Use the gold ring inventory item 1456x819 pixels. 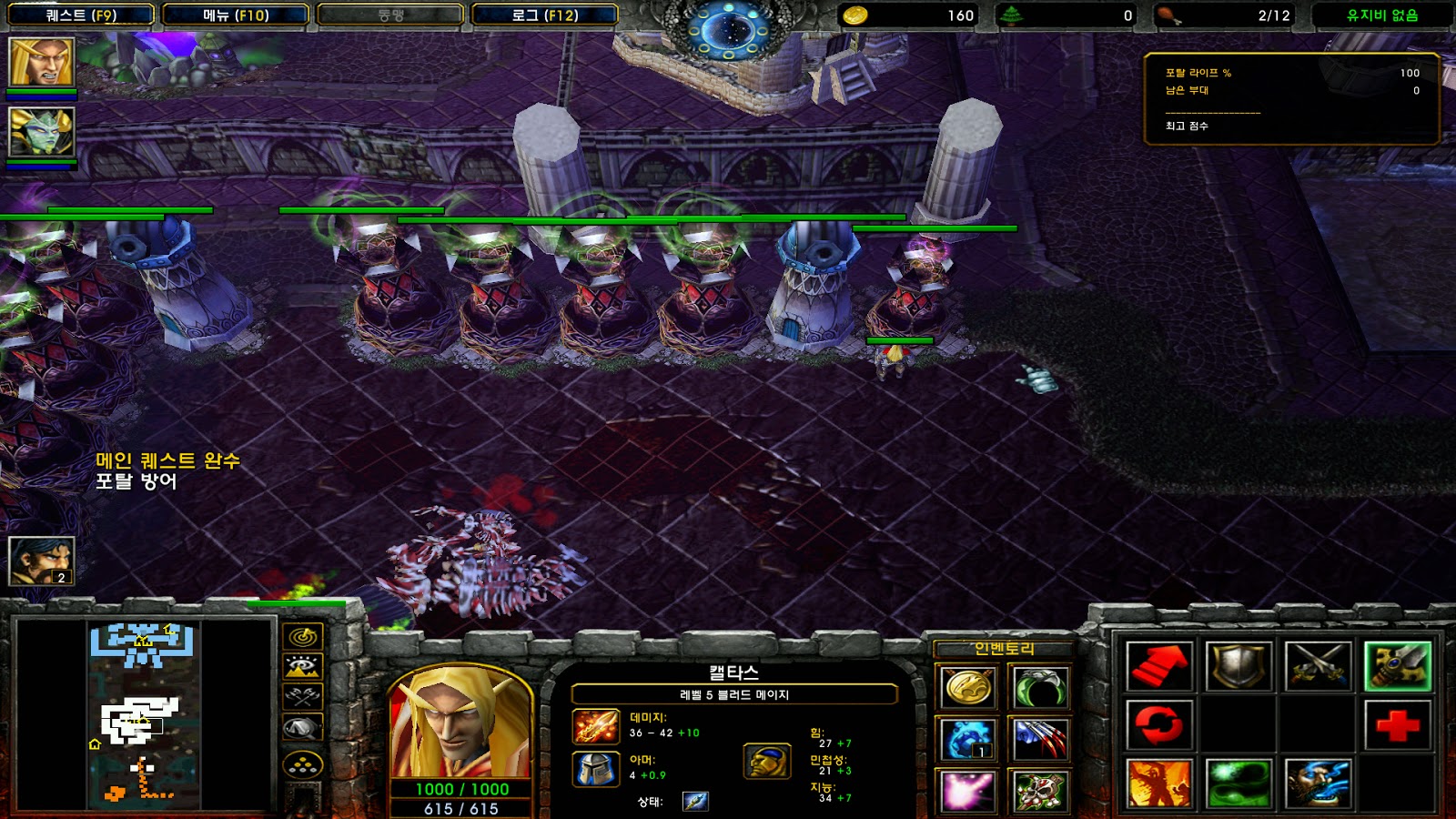[x=967, y=688]
